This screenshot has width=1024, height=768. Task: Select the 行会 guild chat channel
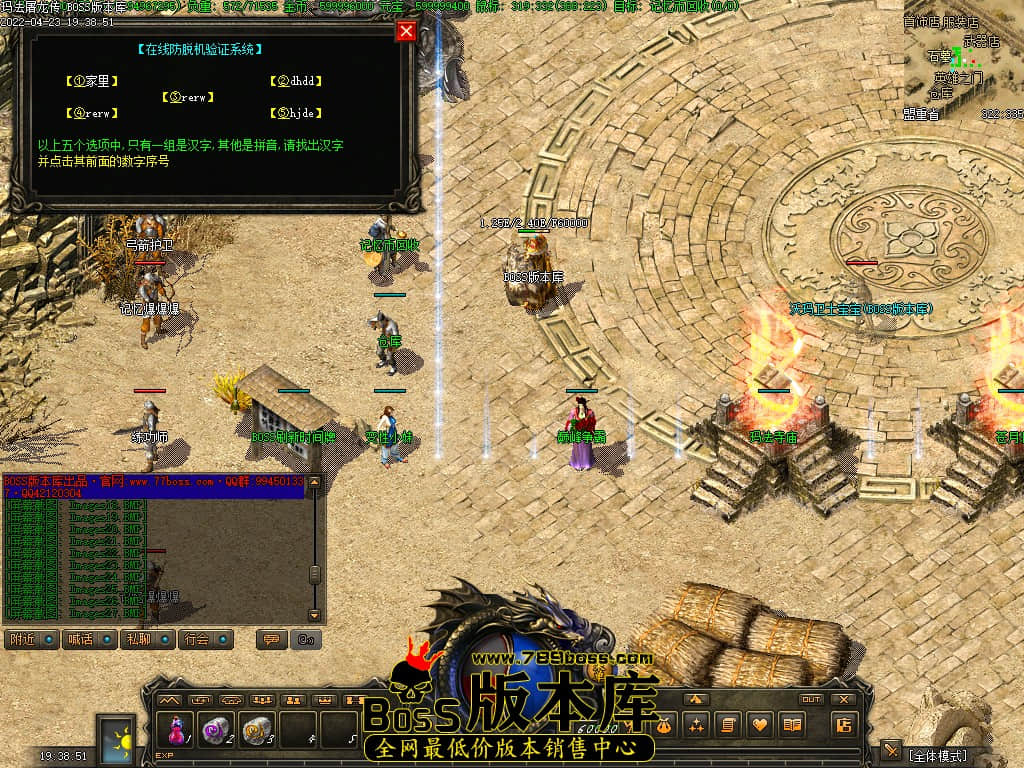coord(206,639)
